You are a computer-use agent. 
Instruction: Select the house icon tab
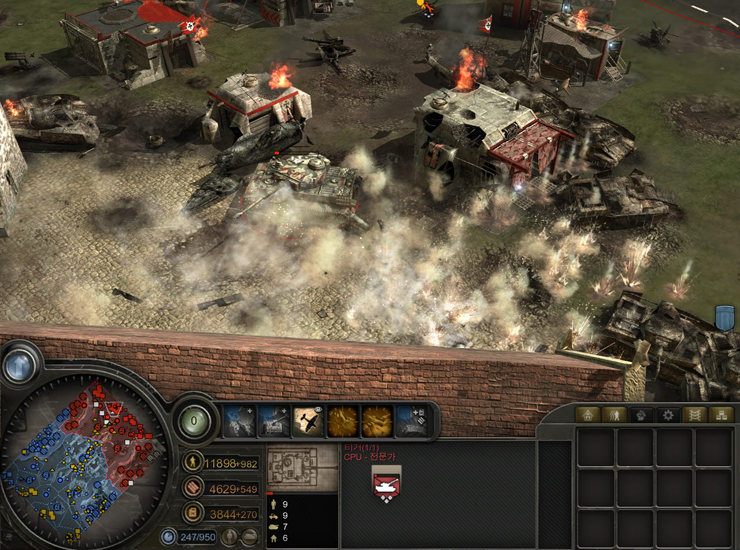[587, 415]
